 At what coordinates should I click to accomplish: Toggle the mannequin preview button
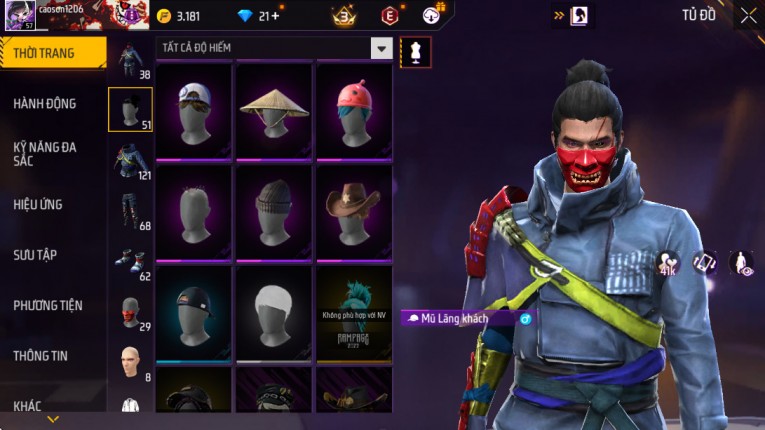(x=415, y=51)
